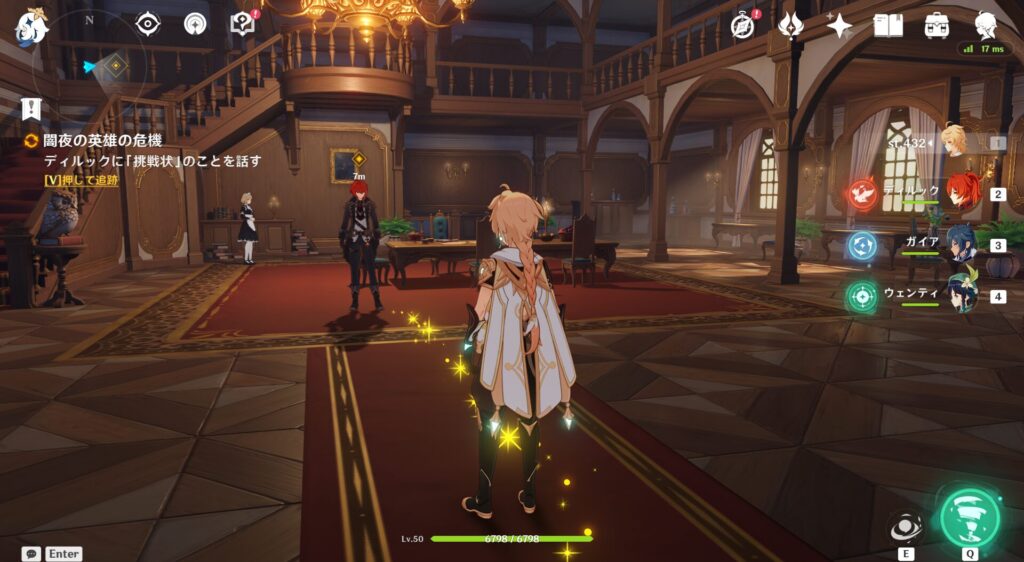Image resolution: width=1024 pixels, height=562 pixels.
Task: Switch to party member ウェンティ
Action: click(962, 295)
